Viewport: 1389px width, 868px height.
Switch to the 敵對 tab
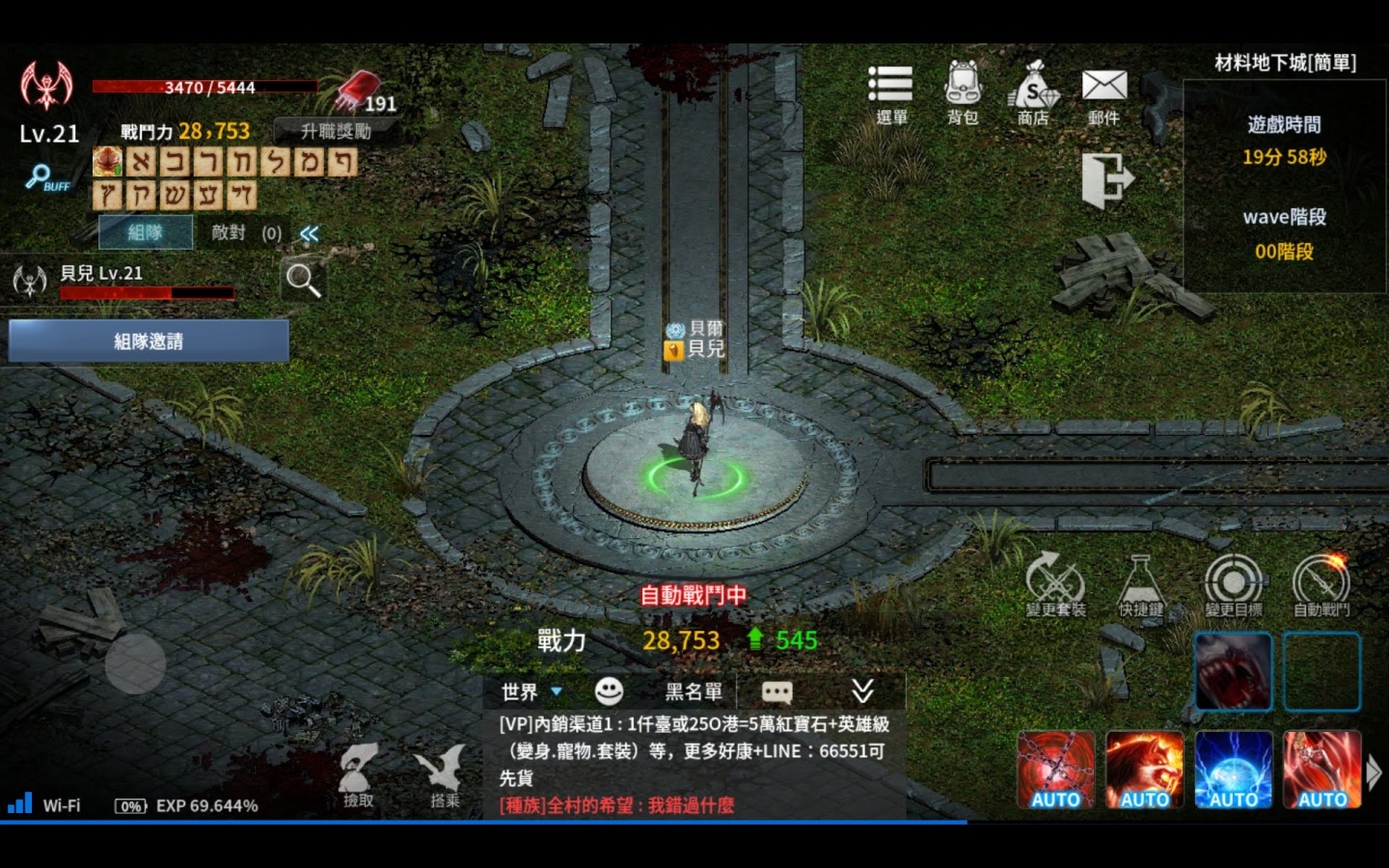coord(229,232)
